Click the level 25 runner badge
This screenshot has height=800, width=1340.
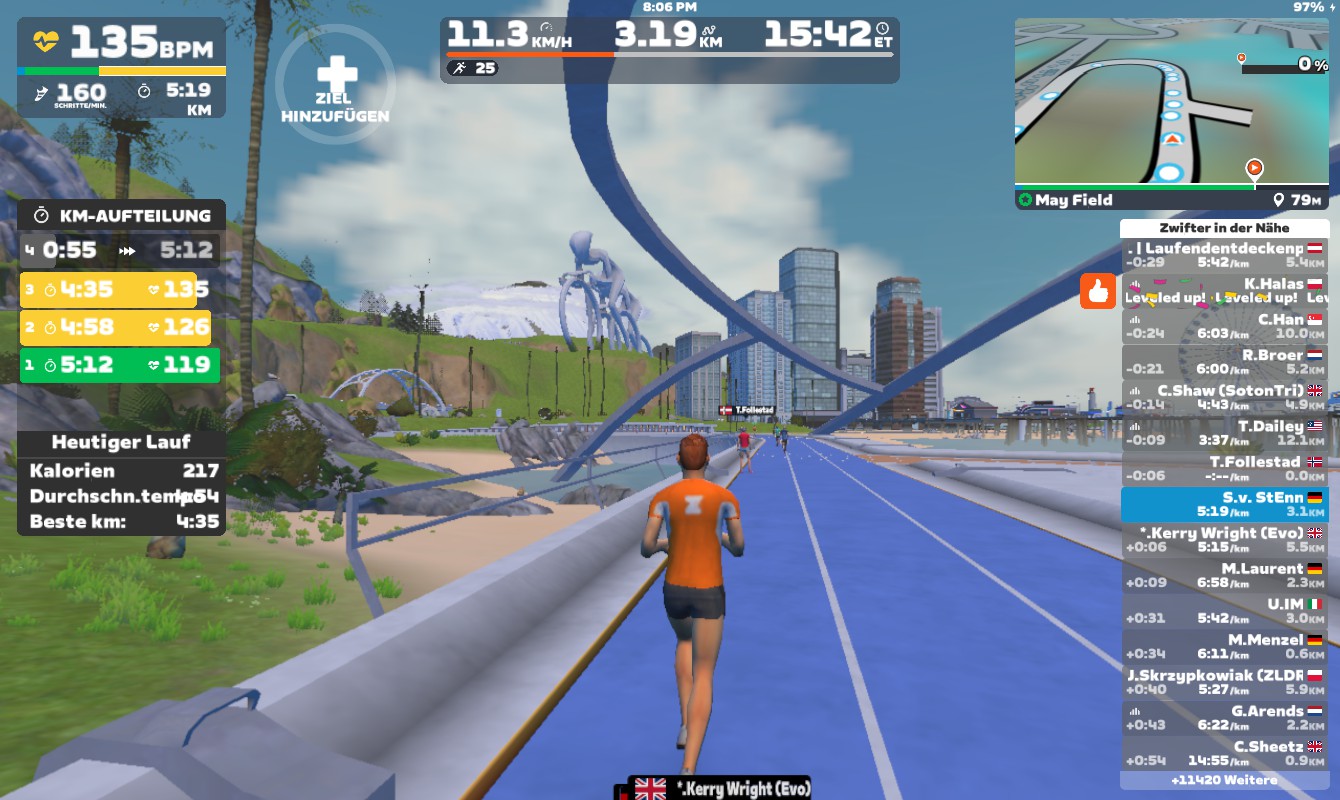(x=473, y=68)
